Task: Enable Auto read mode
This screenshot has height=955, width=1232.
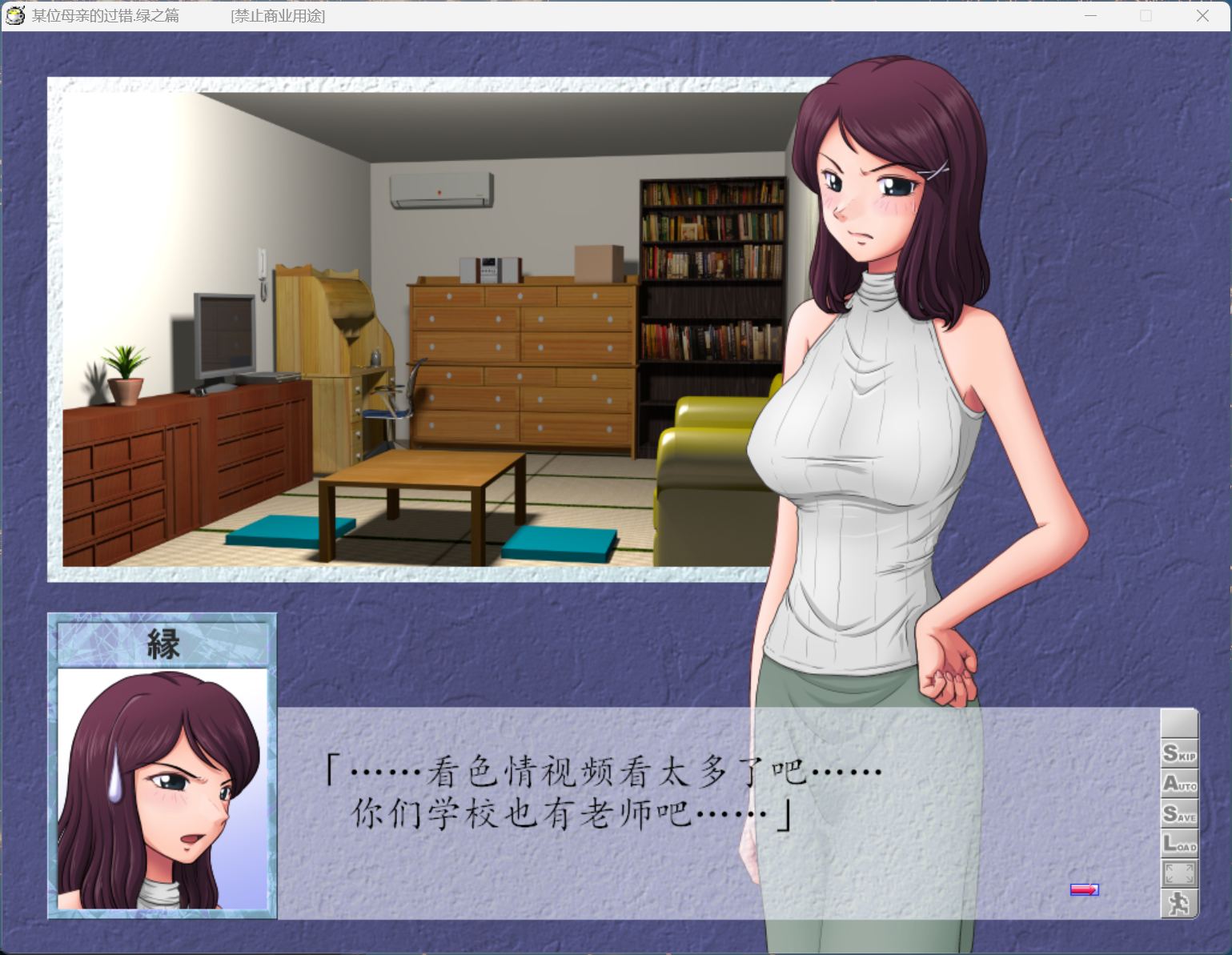Action: tap(1178, 784)
